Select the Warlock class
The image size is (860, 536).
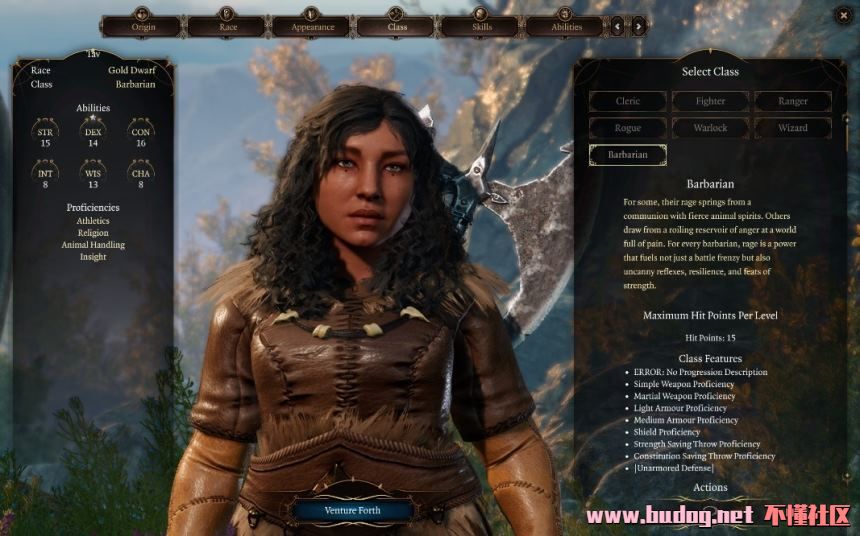click(x=710, y=128)
